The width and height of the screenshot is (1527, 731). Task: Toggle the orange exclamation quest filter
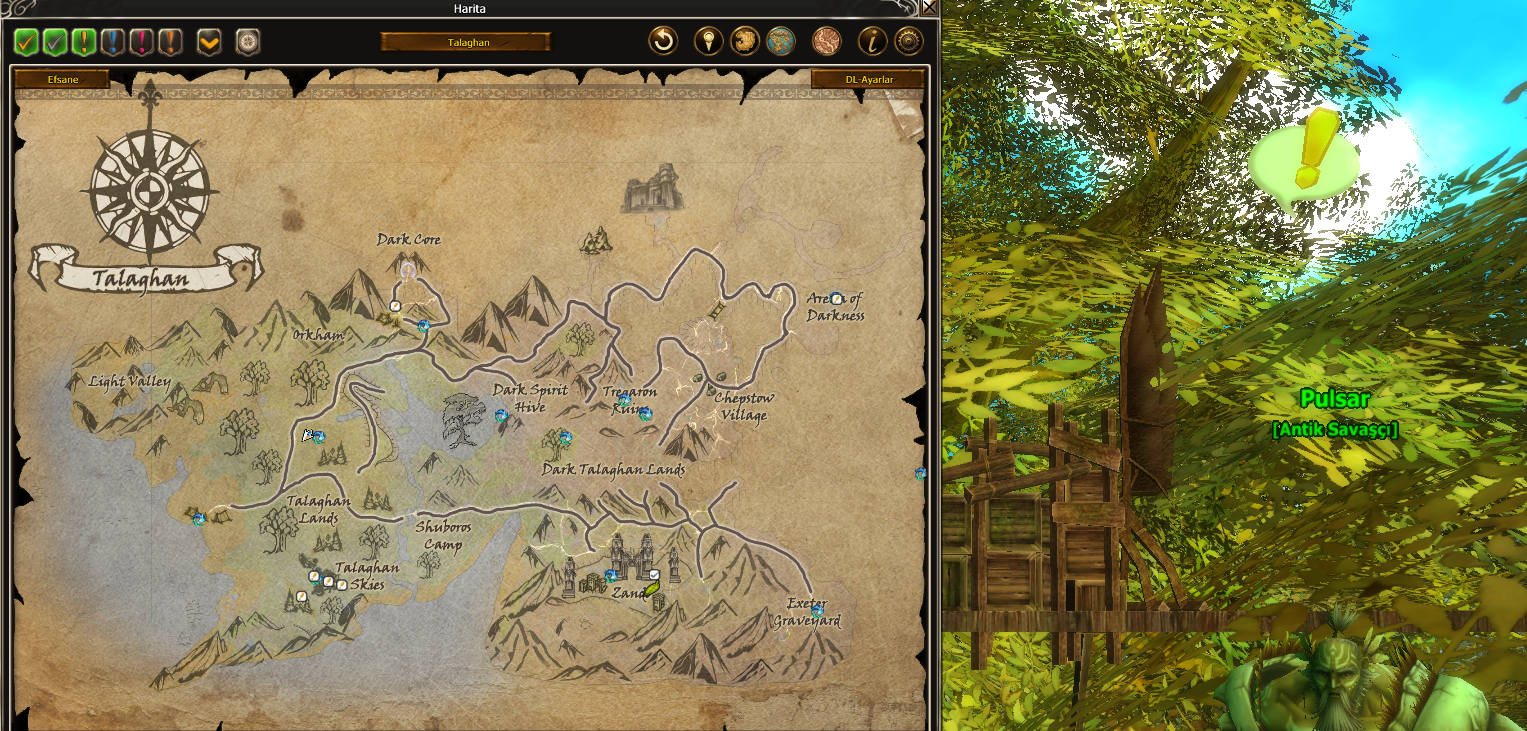(x=171, y=42)
